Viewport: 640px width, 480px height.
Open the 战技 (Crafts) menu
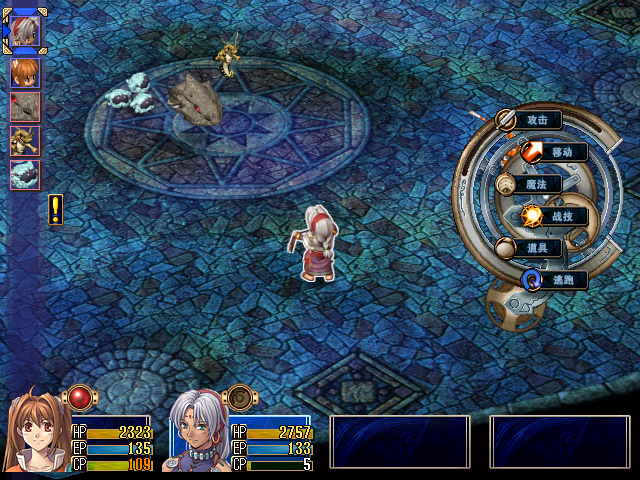click(x=561, y=216)
